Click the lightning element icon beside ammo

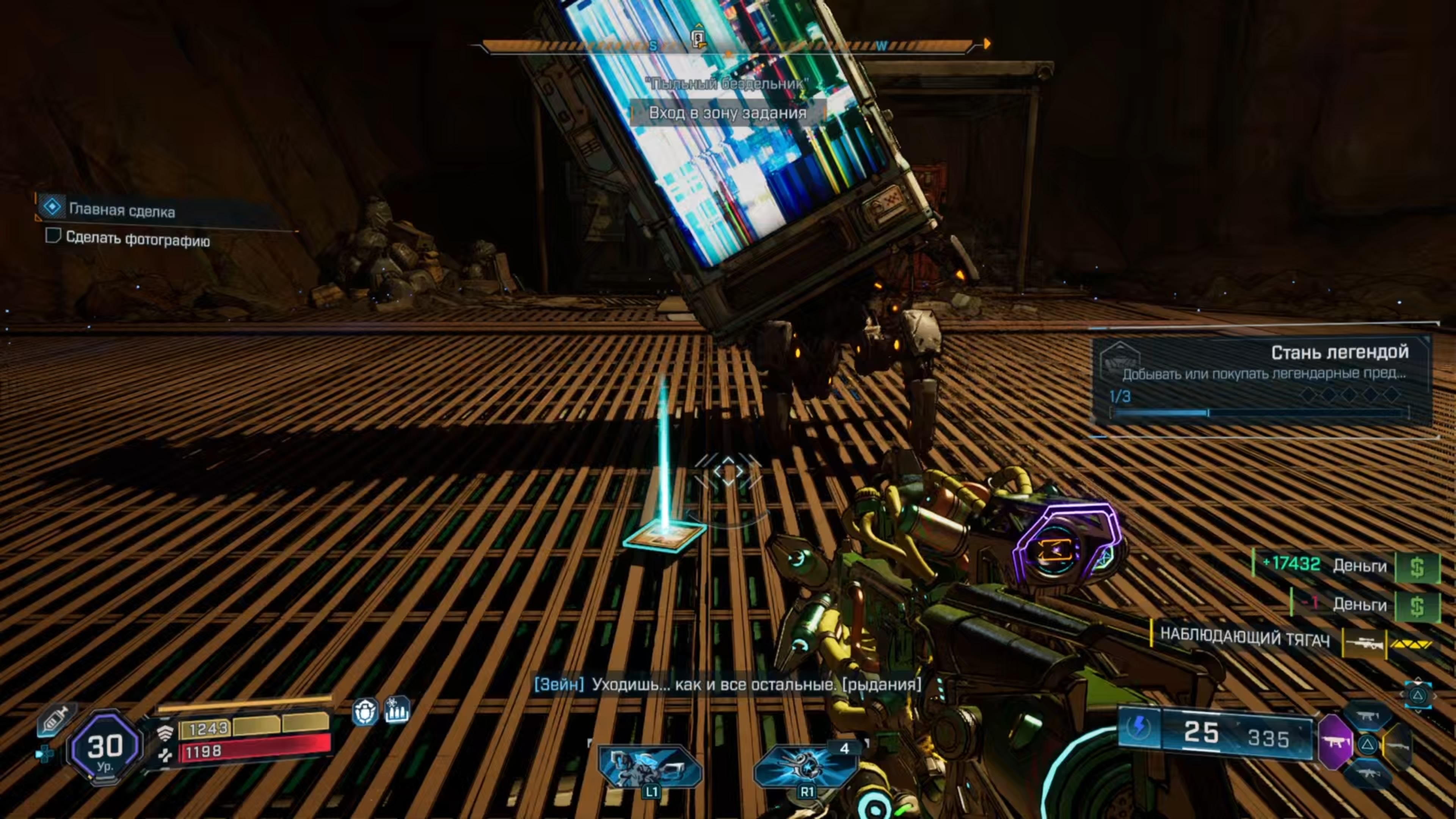click(1139, 727)
